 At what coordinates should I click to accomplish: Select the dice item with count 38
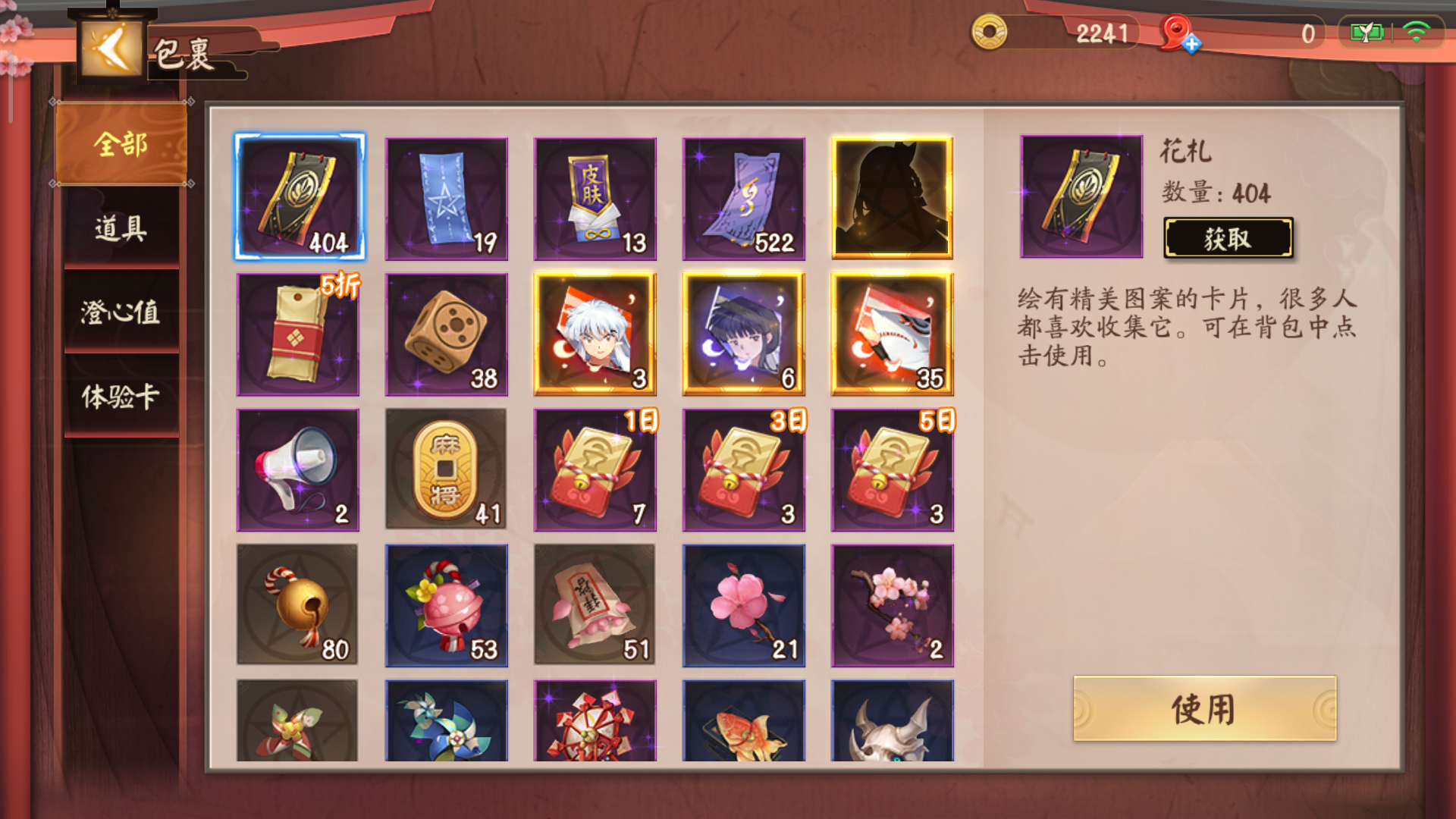click(447, 334)
